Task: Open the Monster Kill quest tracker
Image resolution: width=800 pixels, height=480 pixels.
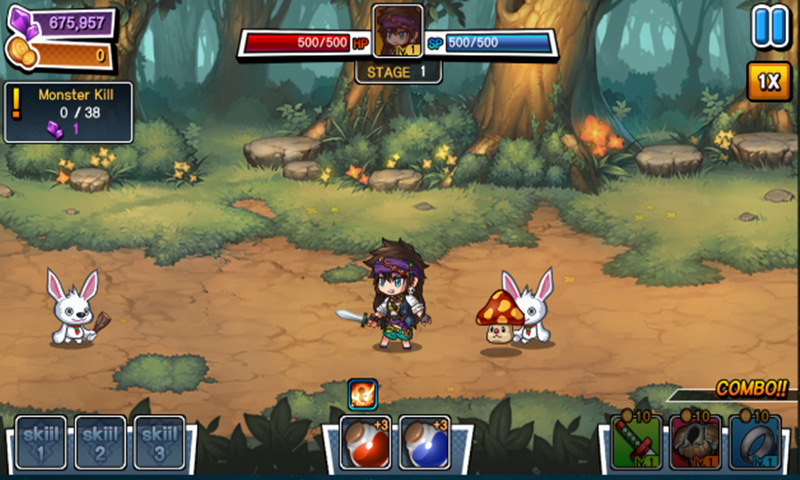Action: pyautogui.click(x=70, y=112)
